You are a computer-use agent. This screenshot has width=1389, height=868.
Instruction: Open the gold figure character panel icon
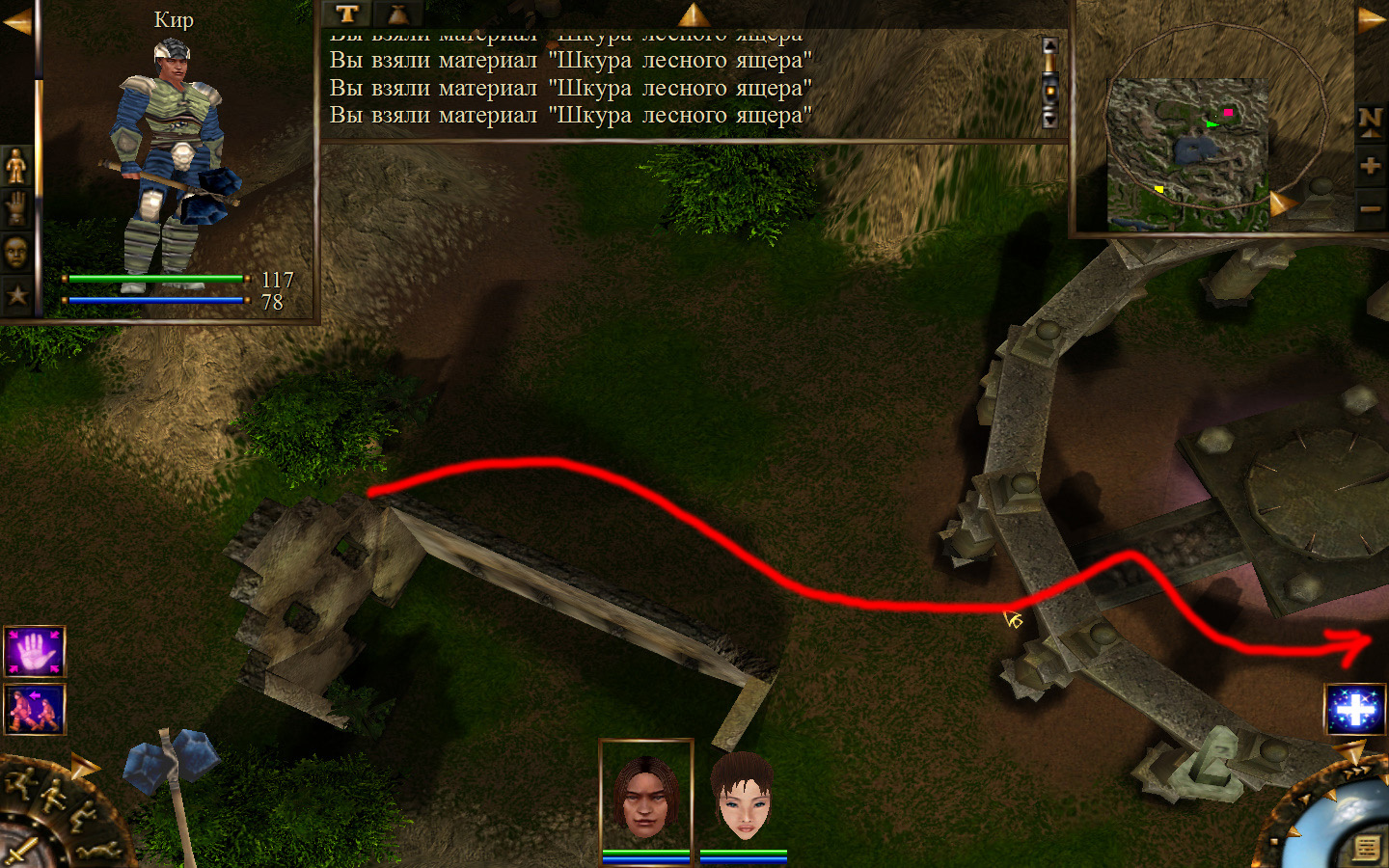tap(16, 166)
